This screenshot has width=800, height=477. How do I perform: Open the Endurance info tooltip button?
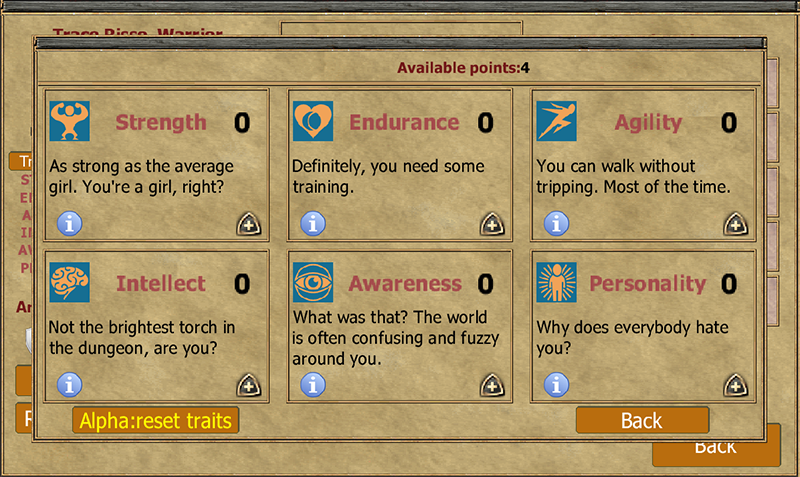coord(313,223)
